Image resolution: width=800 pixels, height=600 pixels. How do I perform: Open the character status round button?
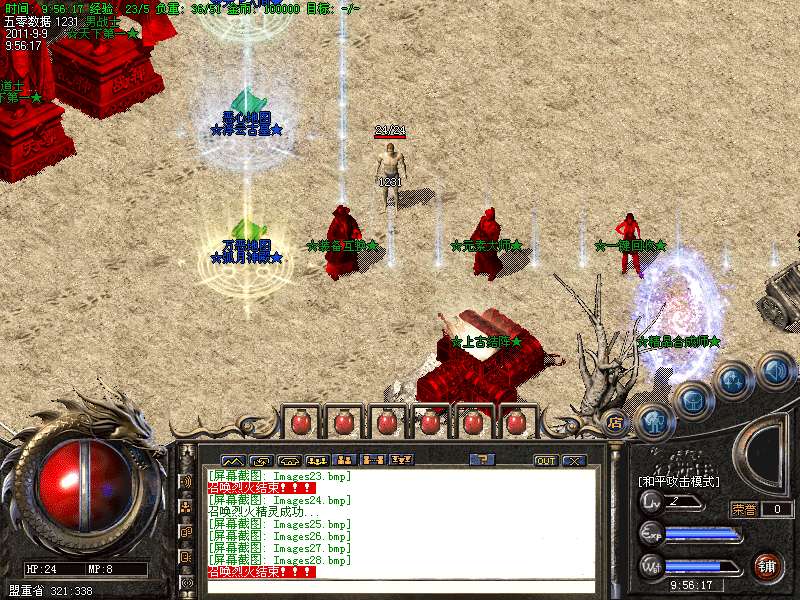(x=654, y=422)
